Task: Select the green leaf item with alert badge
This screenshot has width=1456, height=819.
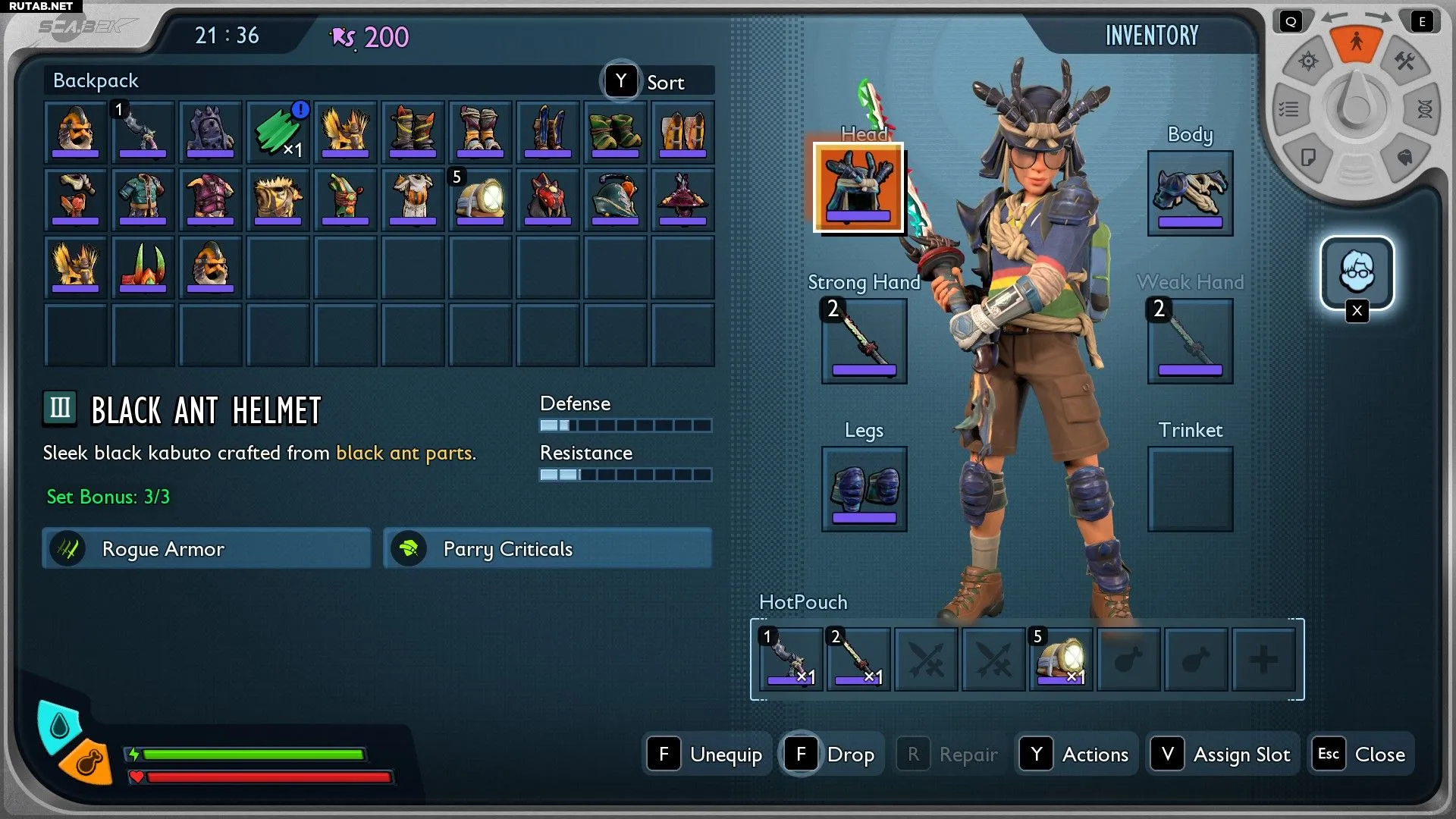Action: click(x=278, y=132)
